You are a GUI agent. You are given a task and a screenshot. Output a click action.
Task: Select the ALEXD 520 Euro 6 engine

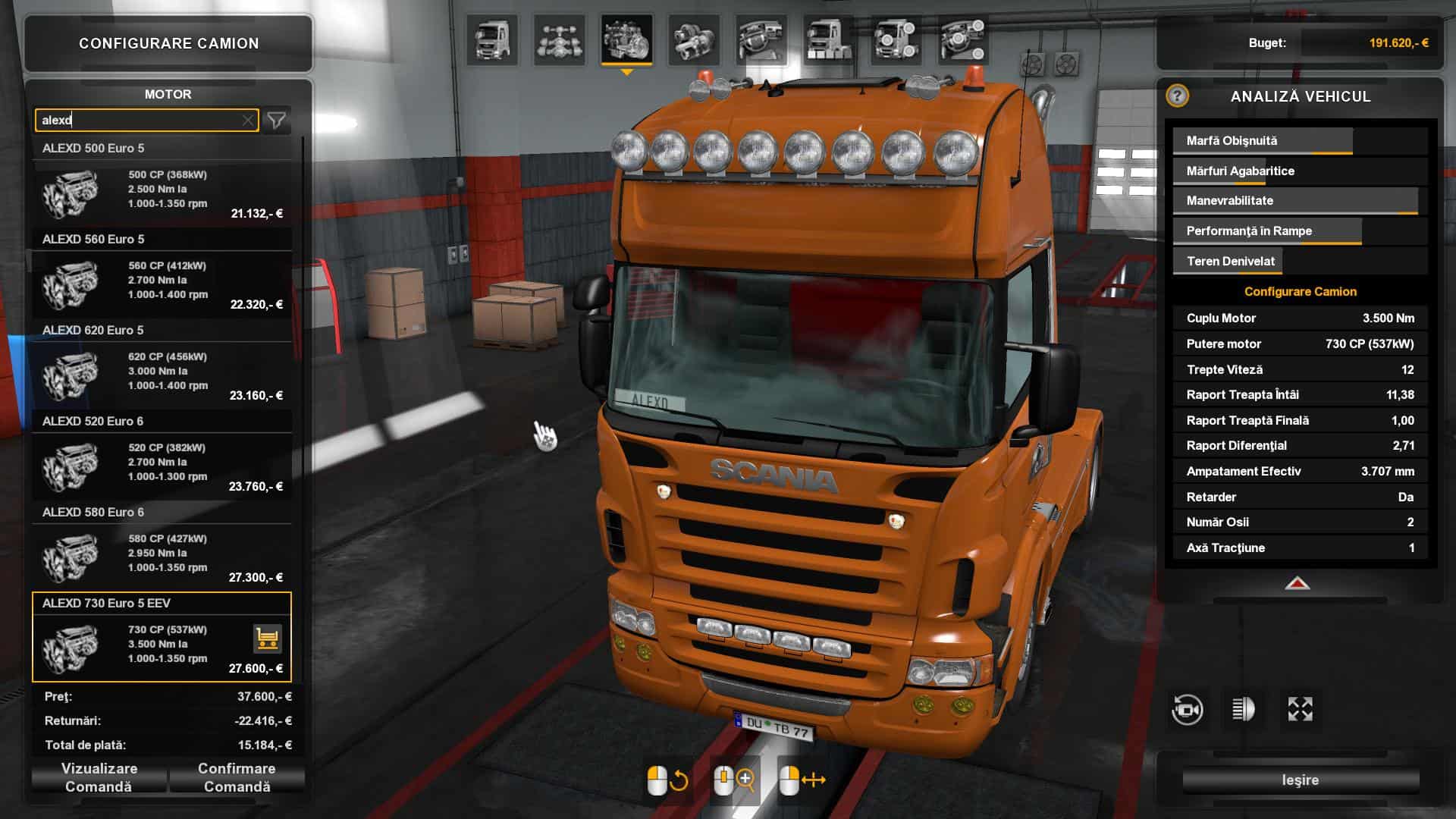(162, 463)
